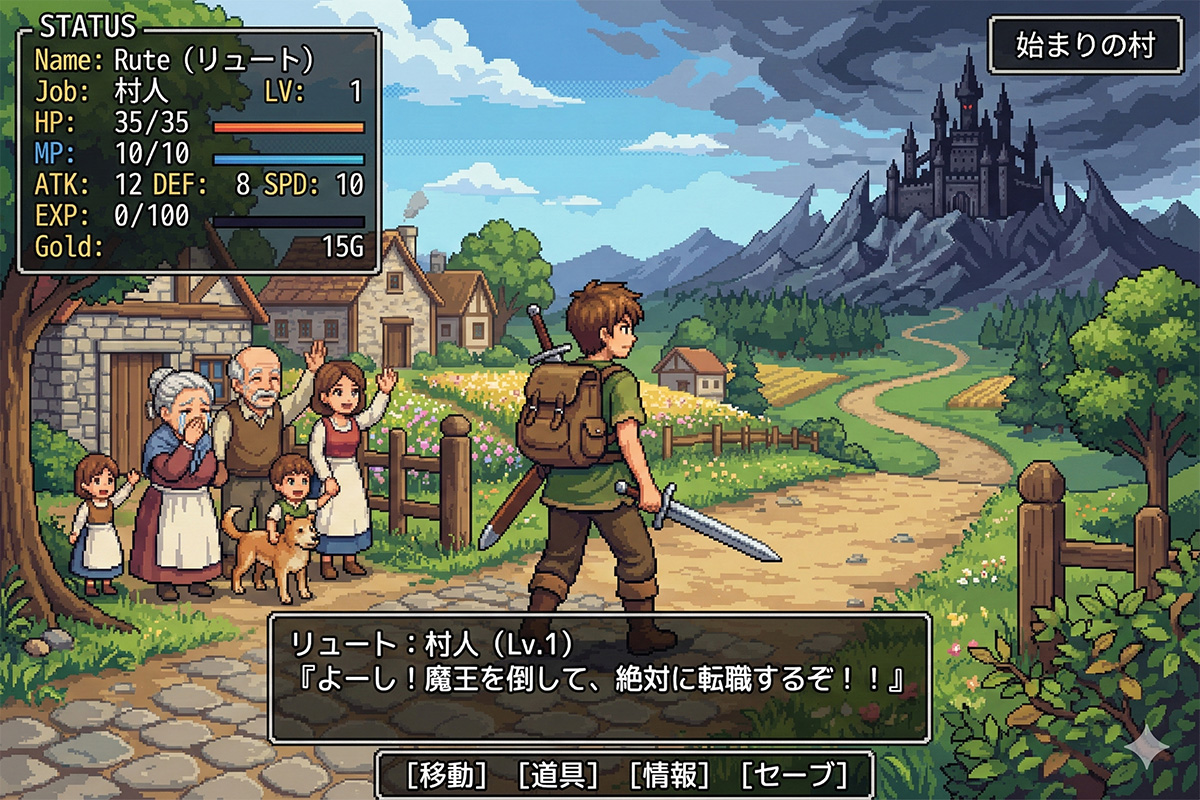Click the セーブ (Save) option
The width and height of the screenshot is (1200, 800).
tap(793, 774)
